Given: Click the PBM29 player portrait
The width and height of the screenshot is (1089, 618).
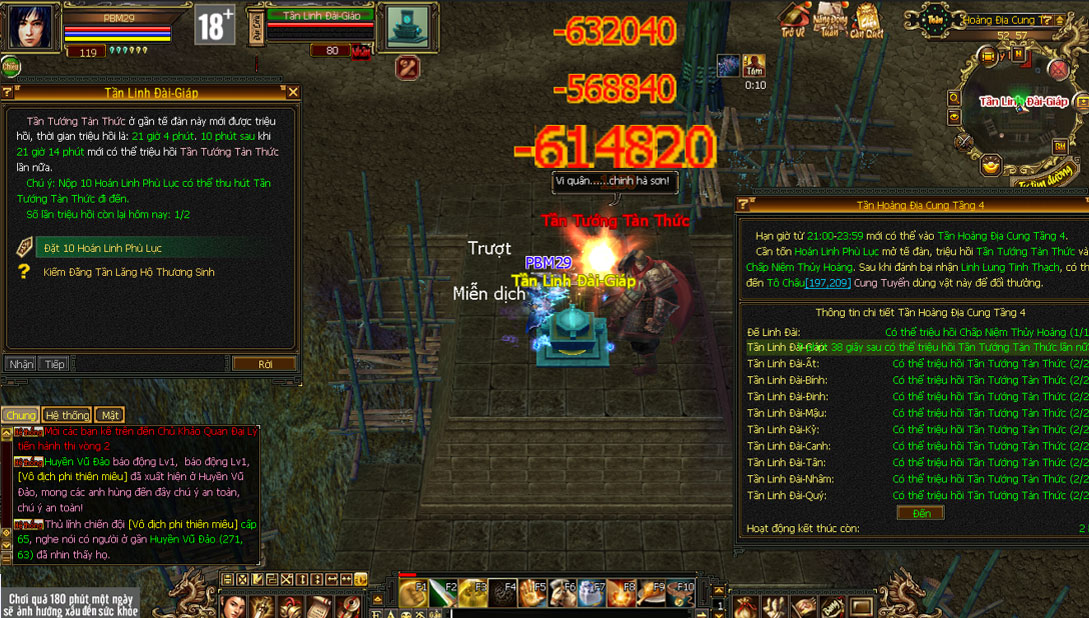Looking at the screenshot, I should click(x=29, y=27).
